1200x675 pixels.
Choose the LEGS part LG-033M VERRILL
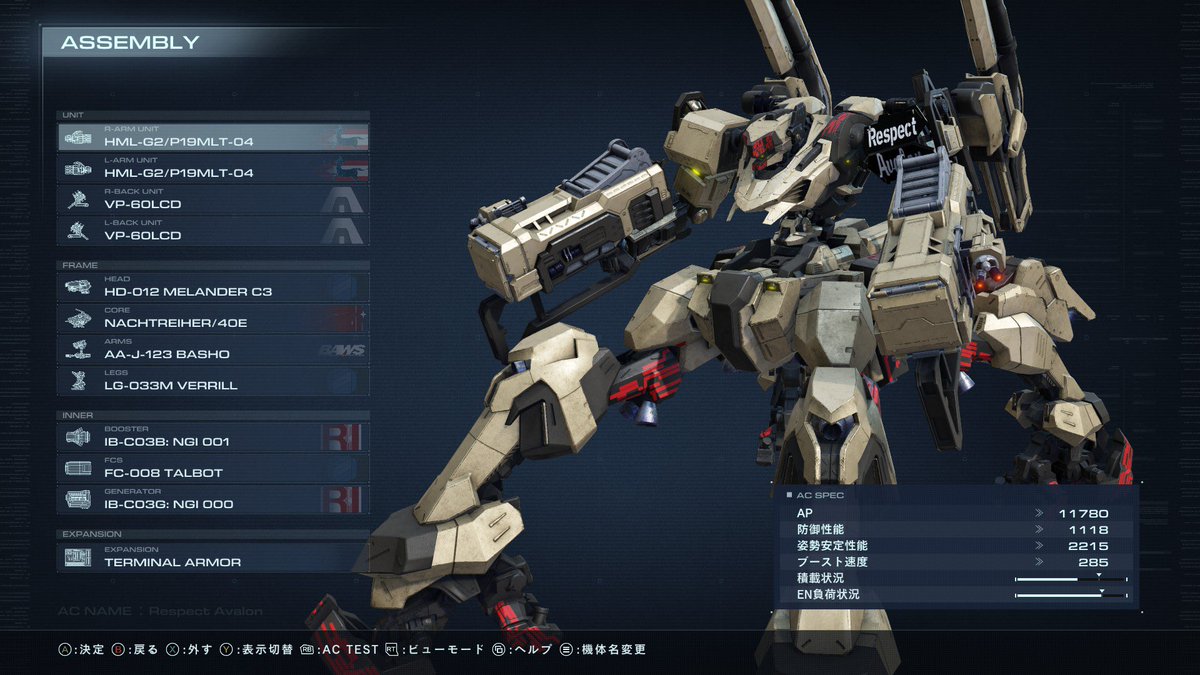(x=213, y=380)
